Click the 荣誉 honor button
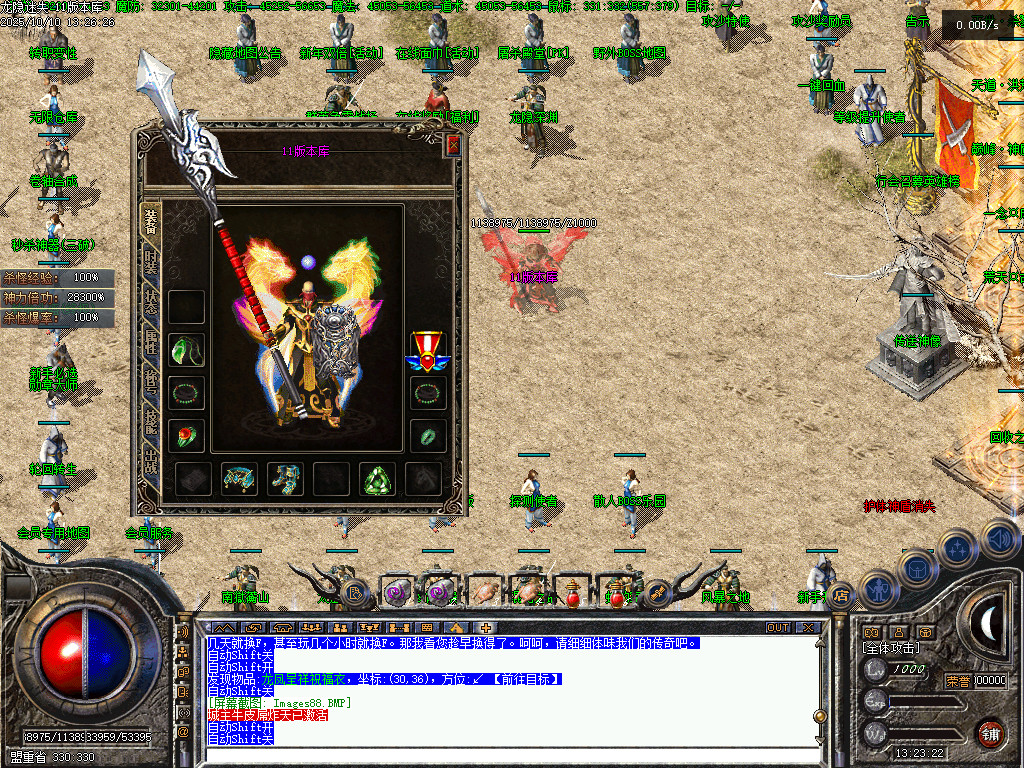The image size is (1024, 768). [x=958, y=681]
